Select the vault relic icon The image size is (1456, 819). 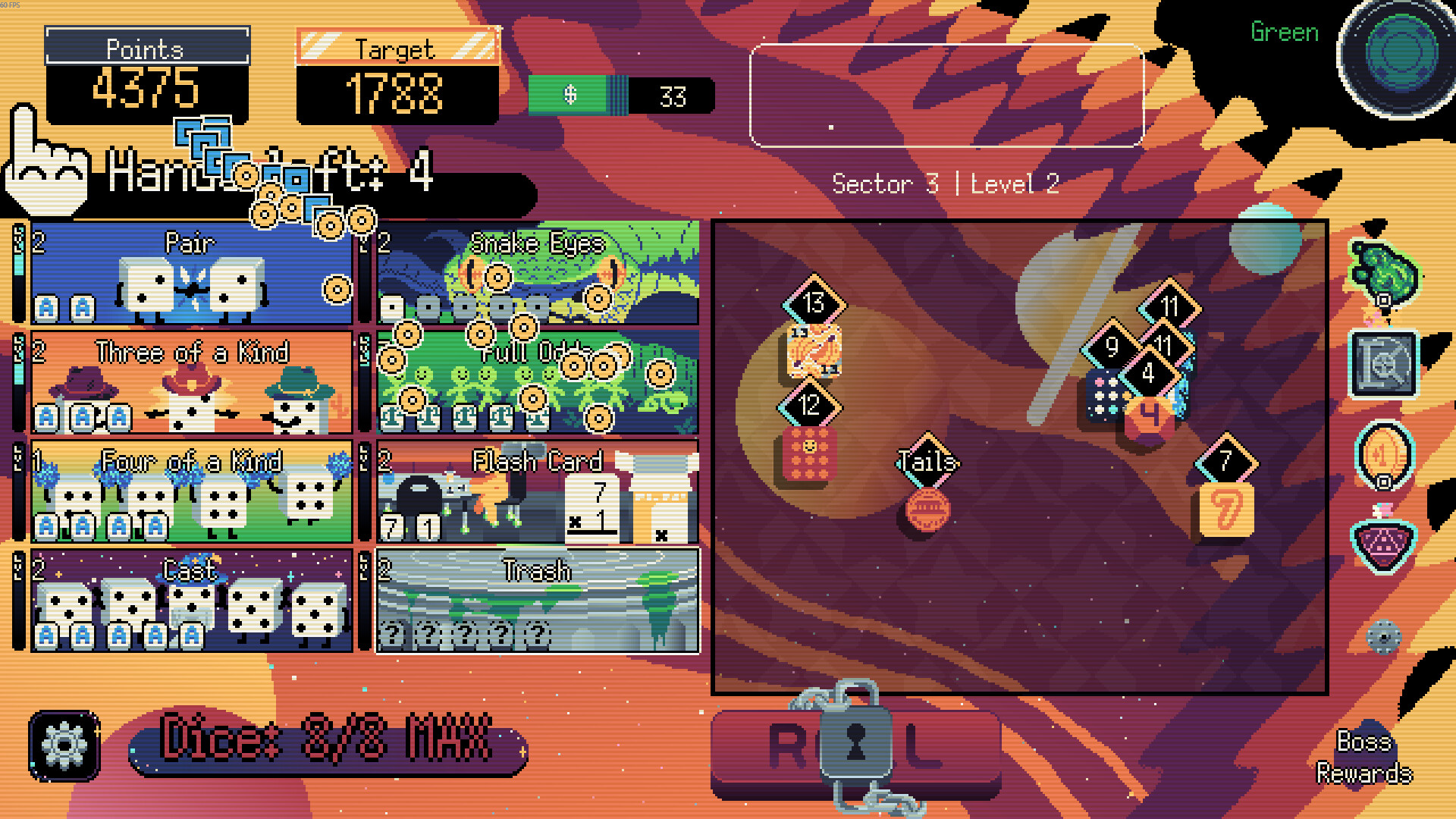[1385, 364]
